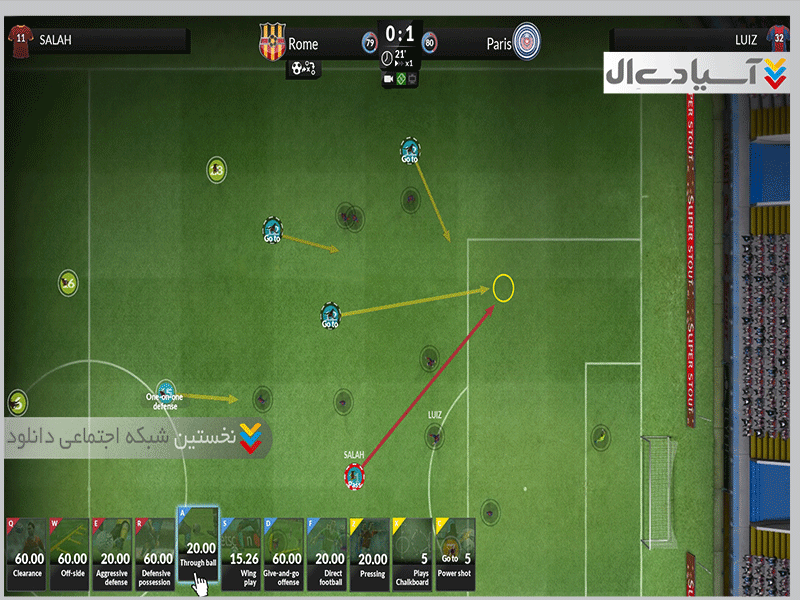This screenshot has height=600, width=800.
Task: Select the Wing play card
Action: [x=241, y=553]
